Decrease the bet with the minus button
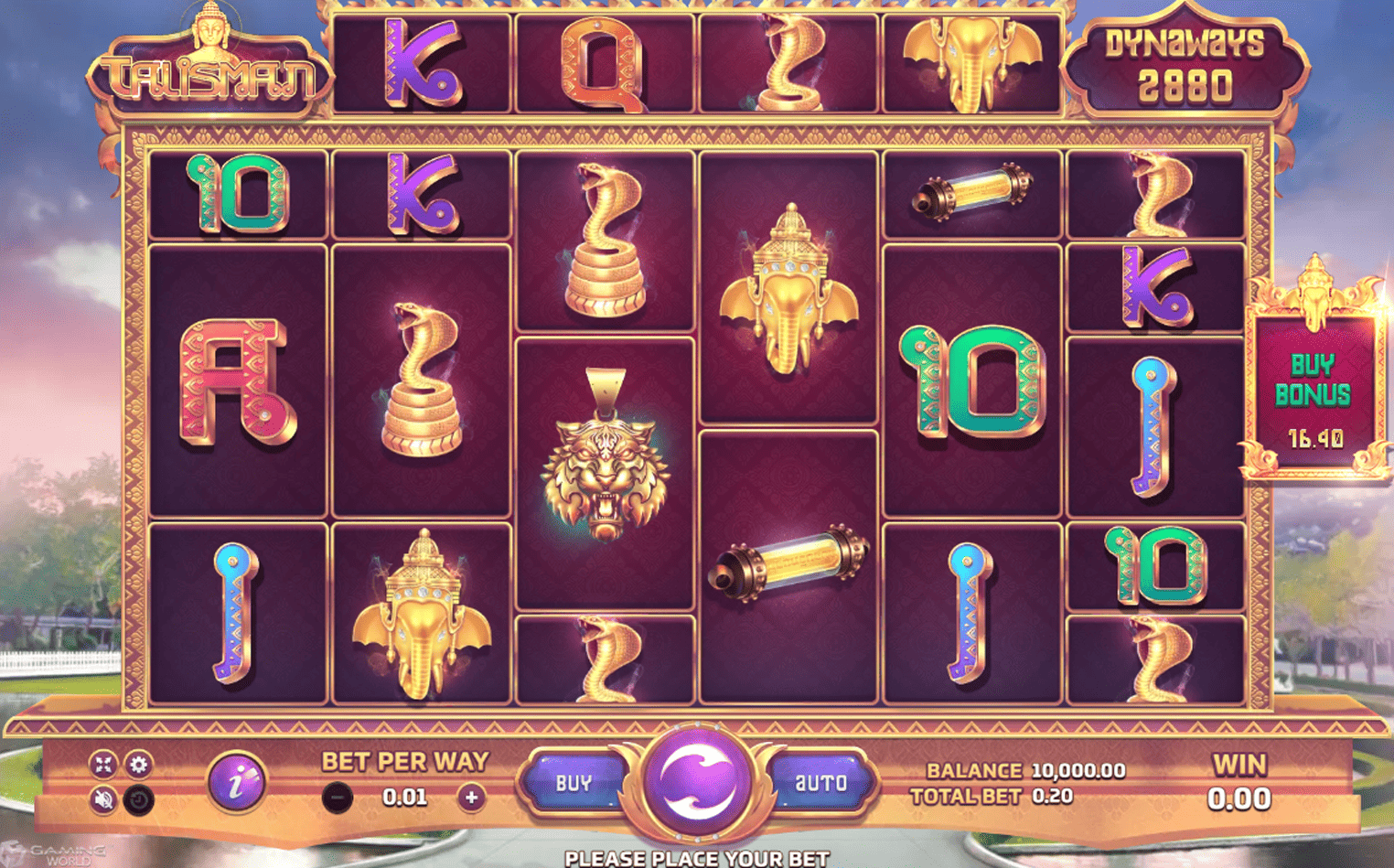The width and height of the screenshot is (1394, 868). tap(337, 797)
